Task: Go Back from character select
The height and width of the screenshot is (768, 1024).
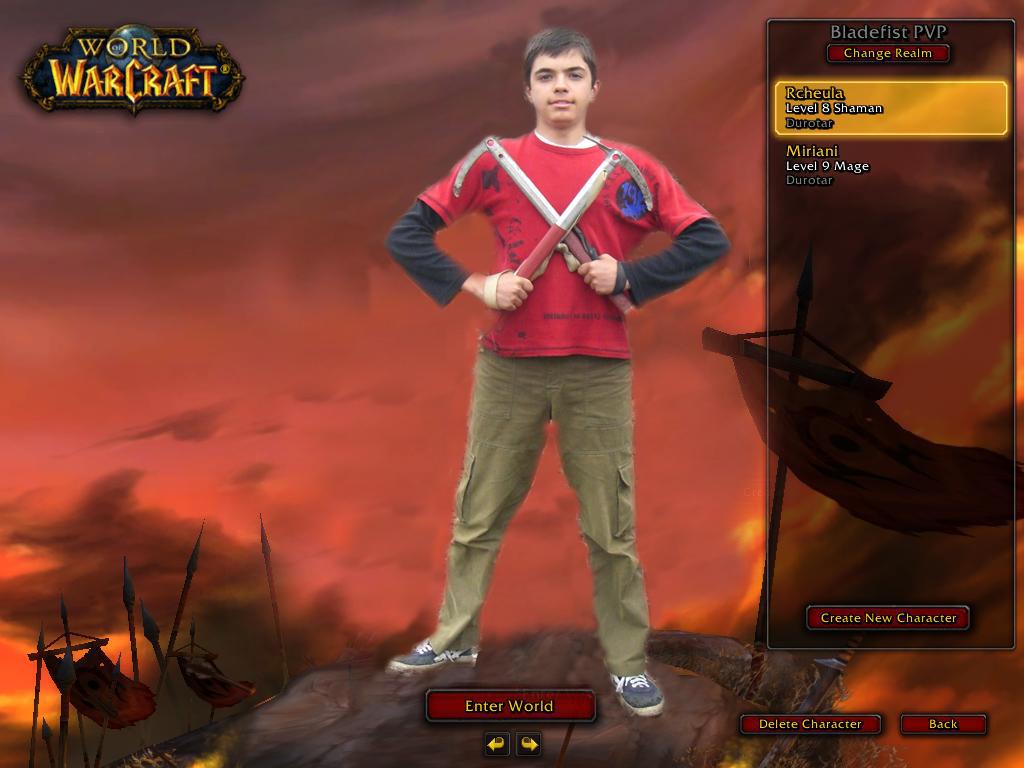Action: click(943, 724)
